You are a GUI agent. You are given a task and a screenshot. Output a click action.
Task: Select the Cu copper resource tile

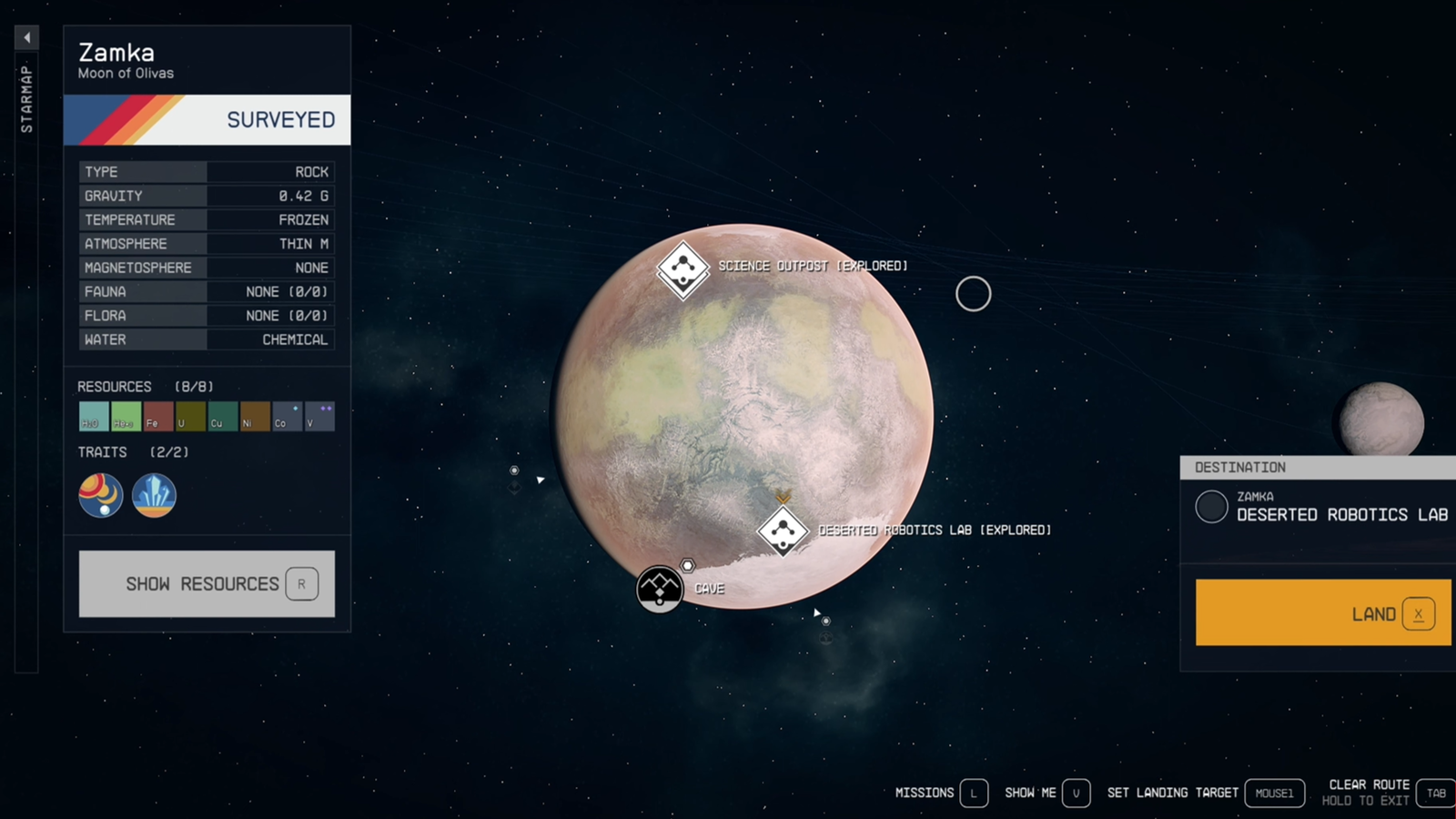(x=222, y=416)
